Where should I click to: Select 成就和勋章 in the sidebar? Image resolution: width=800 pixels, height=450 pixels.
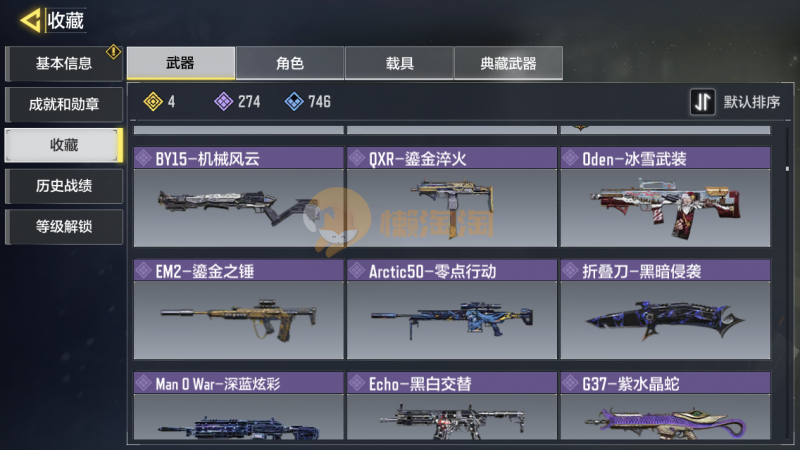click(x=64, y=104)
